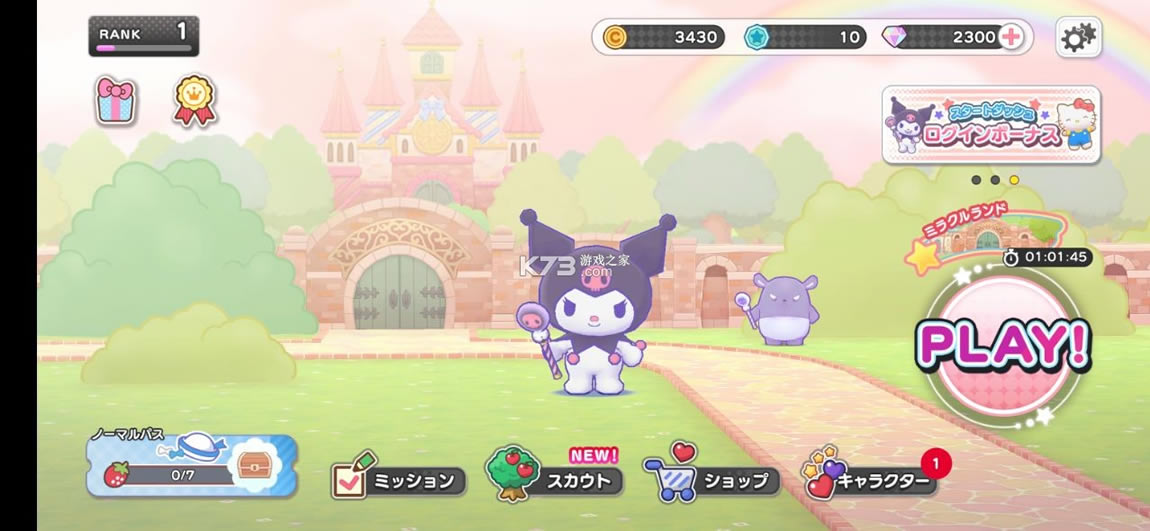Viewport: 1150px width, 531px height.
Task: Open the キャラクター (Character) menu
Action: tap(869, 479)
